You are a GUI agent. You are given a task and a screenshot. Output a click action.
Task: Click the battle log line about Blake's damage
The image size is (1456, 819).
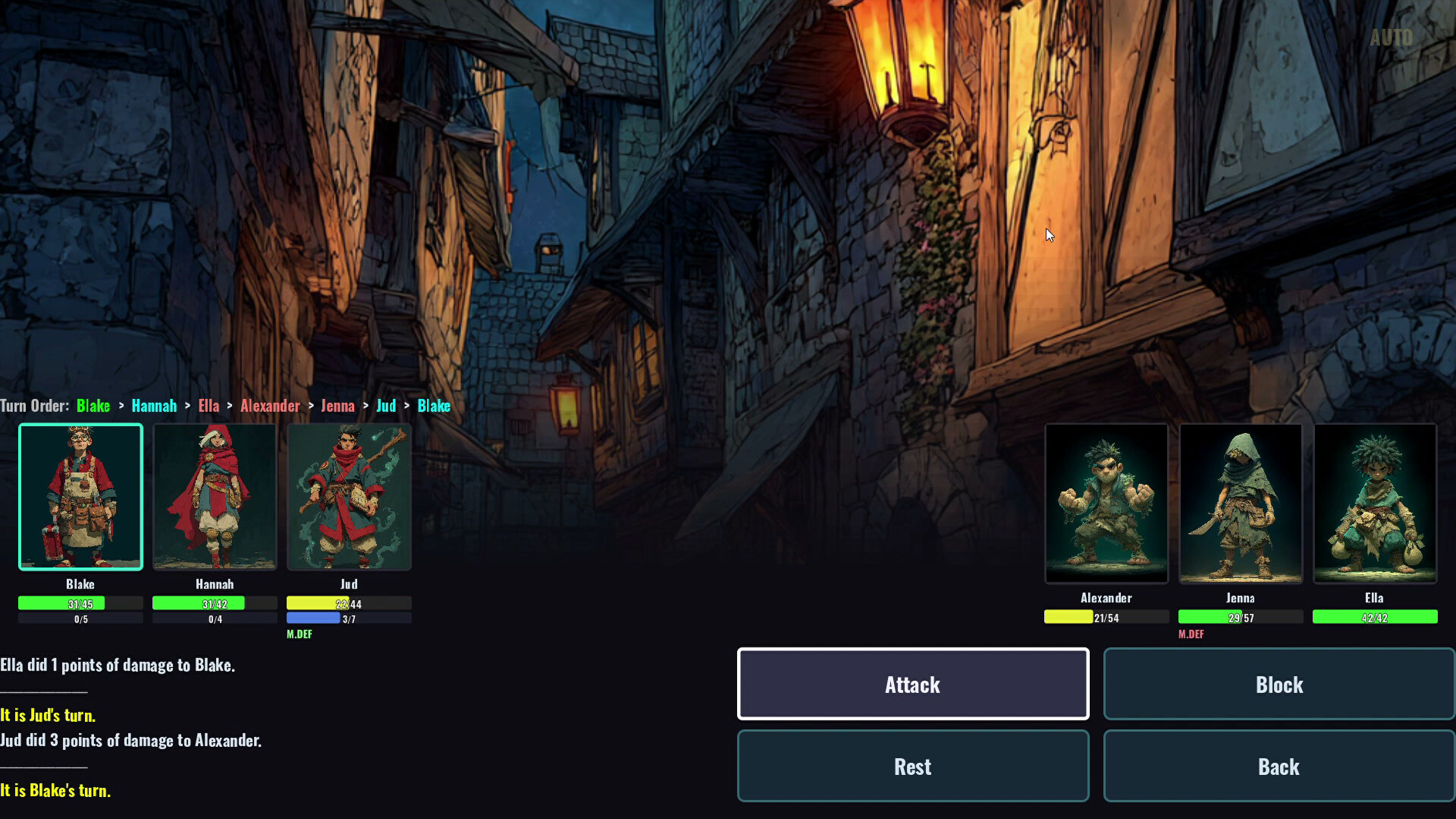pos(118,664)
